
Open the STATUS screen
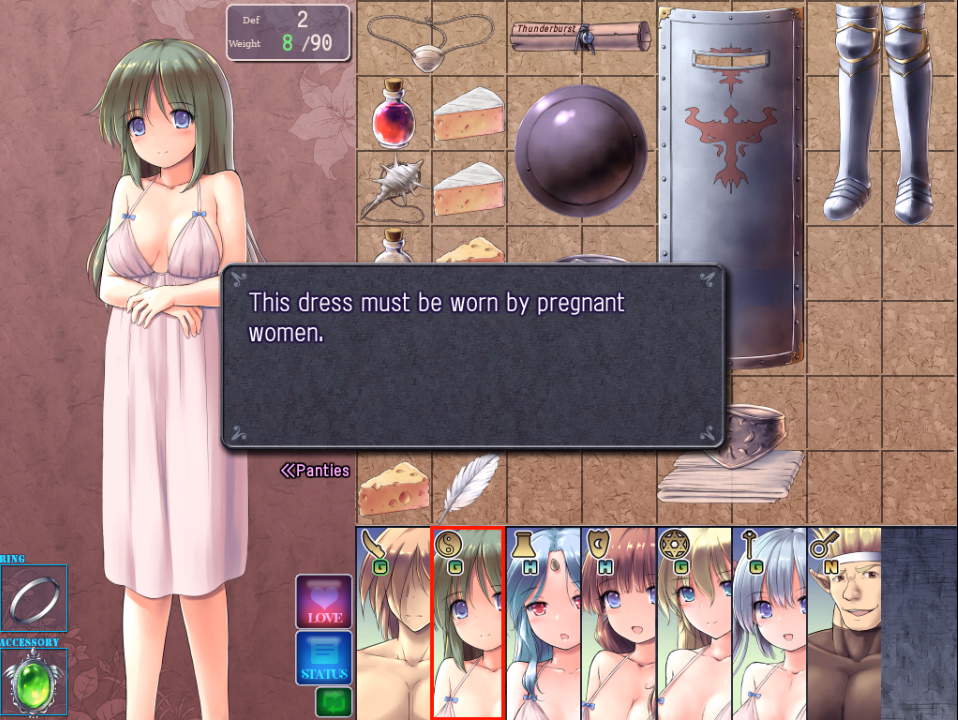pos(324,657)
